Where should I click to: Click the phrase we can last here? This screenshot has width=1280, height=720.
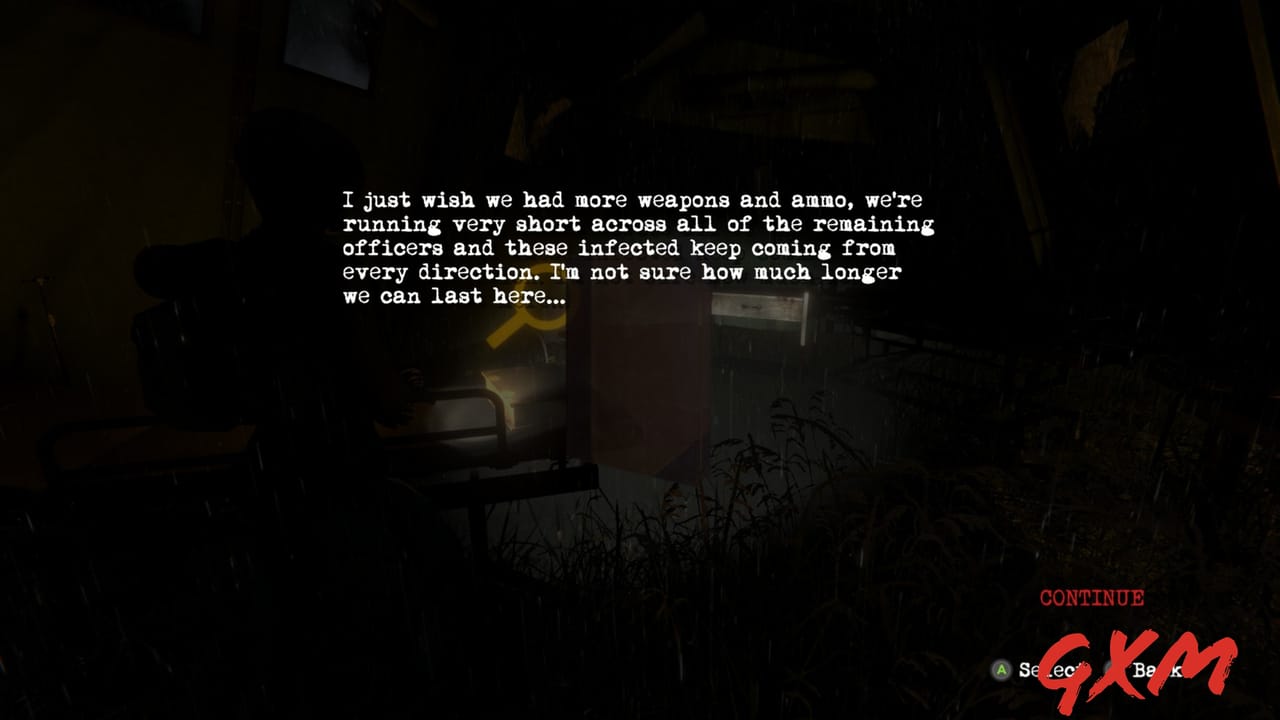tap(455, 295)
